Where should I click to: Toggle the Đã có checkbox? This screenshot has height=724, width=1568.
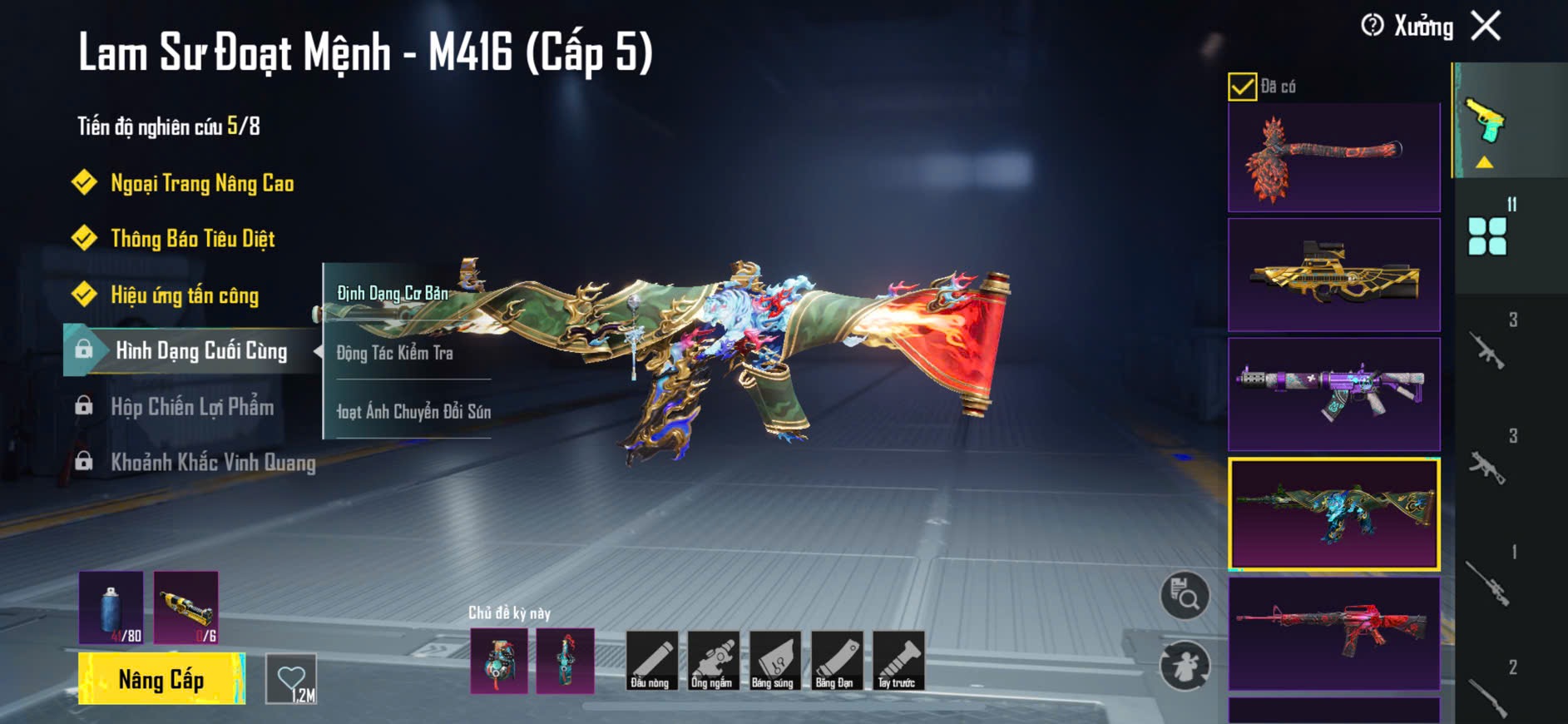pyautogui.click(x=1242, y=87)
